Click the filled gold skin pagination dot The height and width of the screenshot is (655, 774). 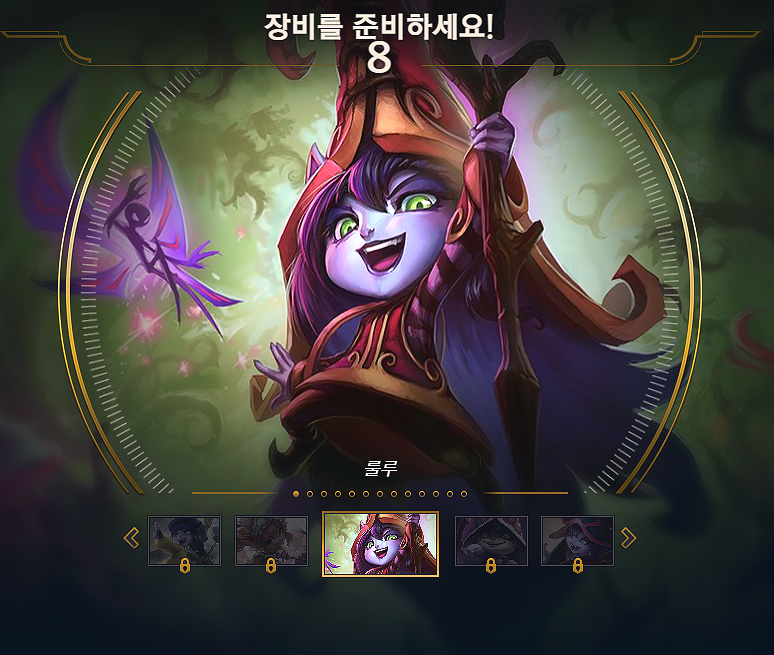(x=296, y=493)
